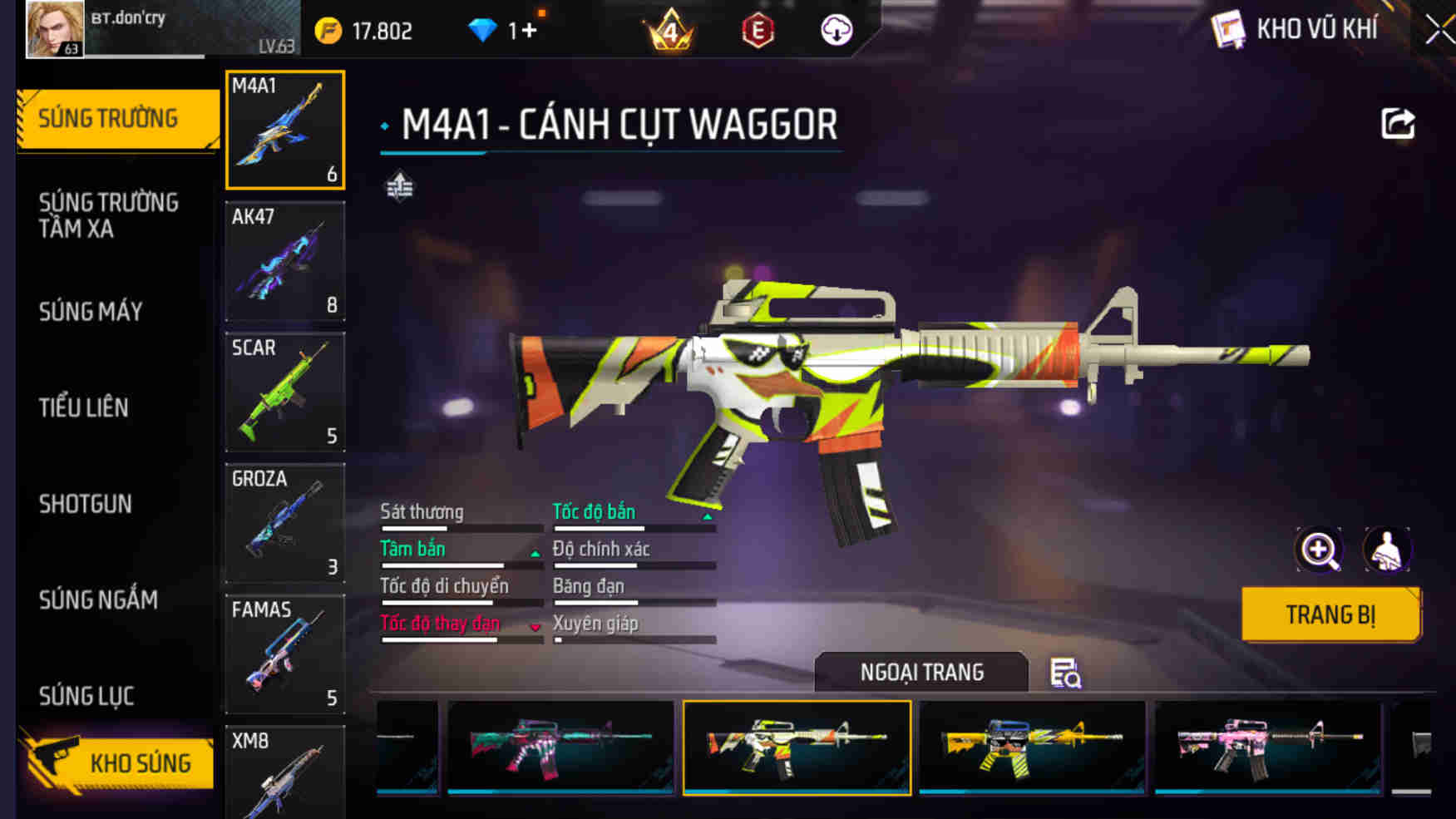This screenshot has width=1456, height=819.
Task: Pick the FAMAS weapon tile
Action: pyautogui.click(x=285, y=654)
